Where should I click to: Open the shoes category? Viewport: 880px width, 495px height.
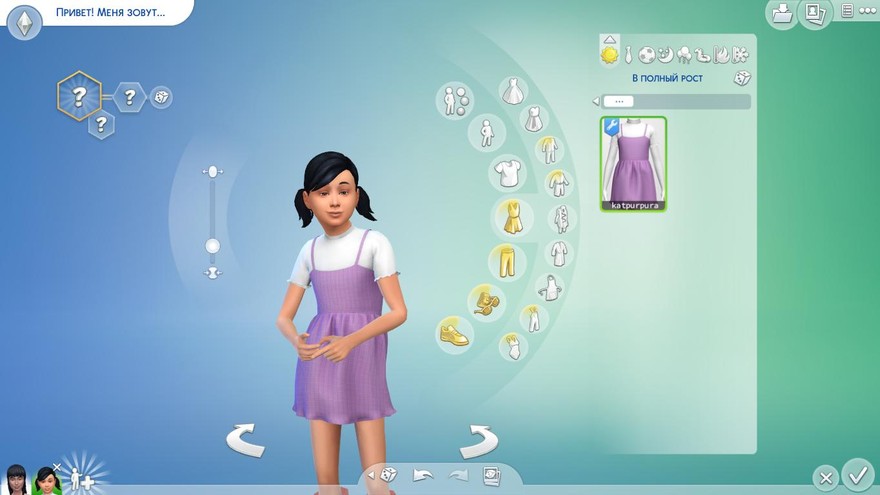tap(455, 333)
